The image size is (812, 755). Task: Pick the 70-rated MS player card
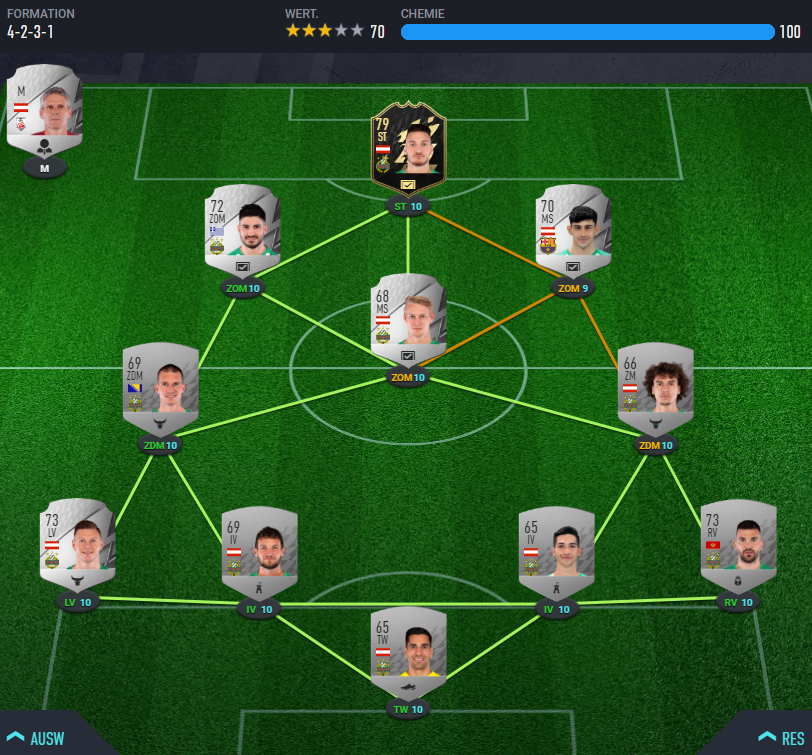573,226
